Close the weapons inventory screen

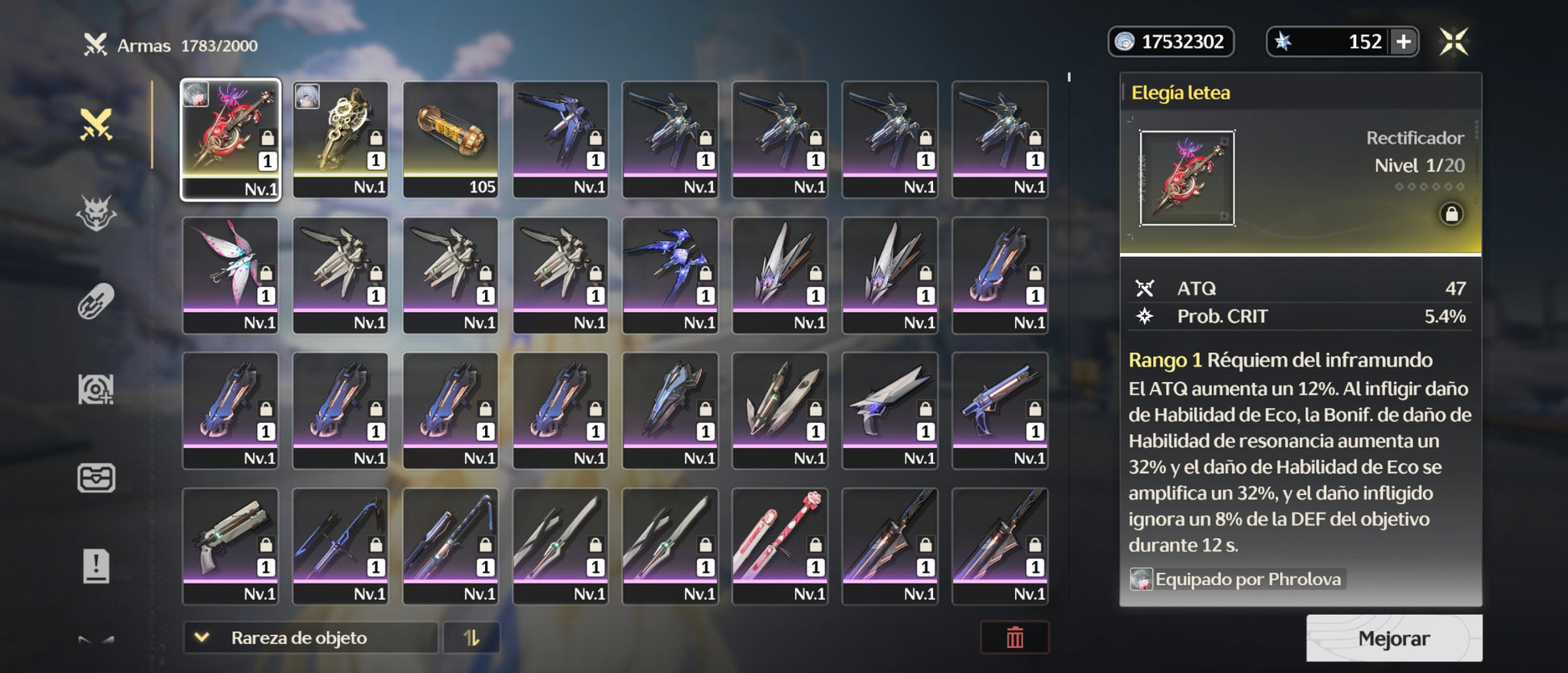point(1454,42)
